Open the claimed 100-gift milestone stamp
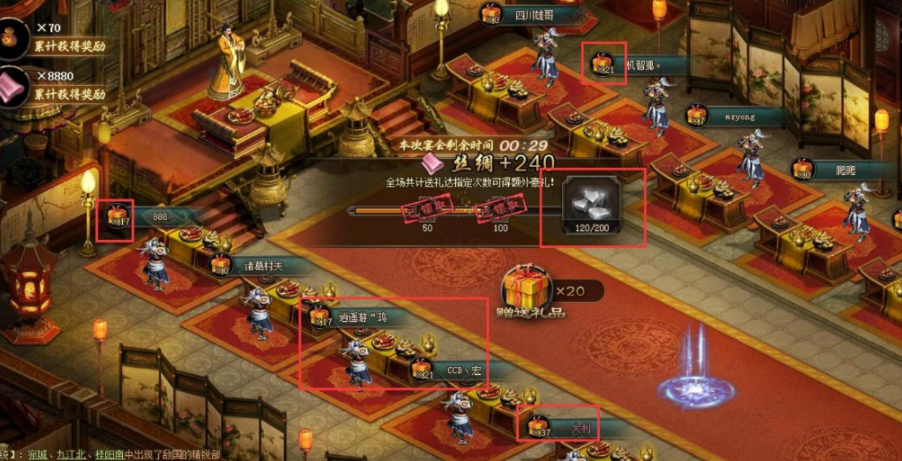 [x=500, y=208]
